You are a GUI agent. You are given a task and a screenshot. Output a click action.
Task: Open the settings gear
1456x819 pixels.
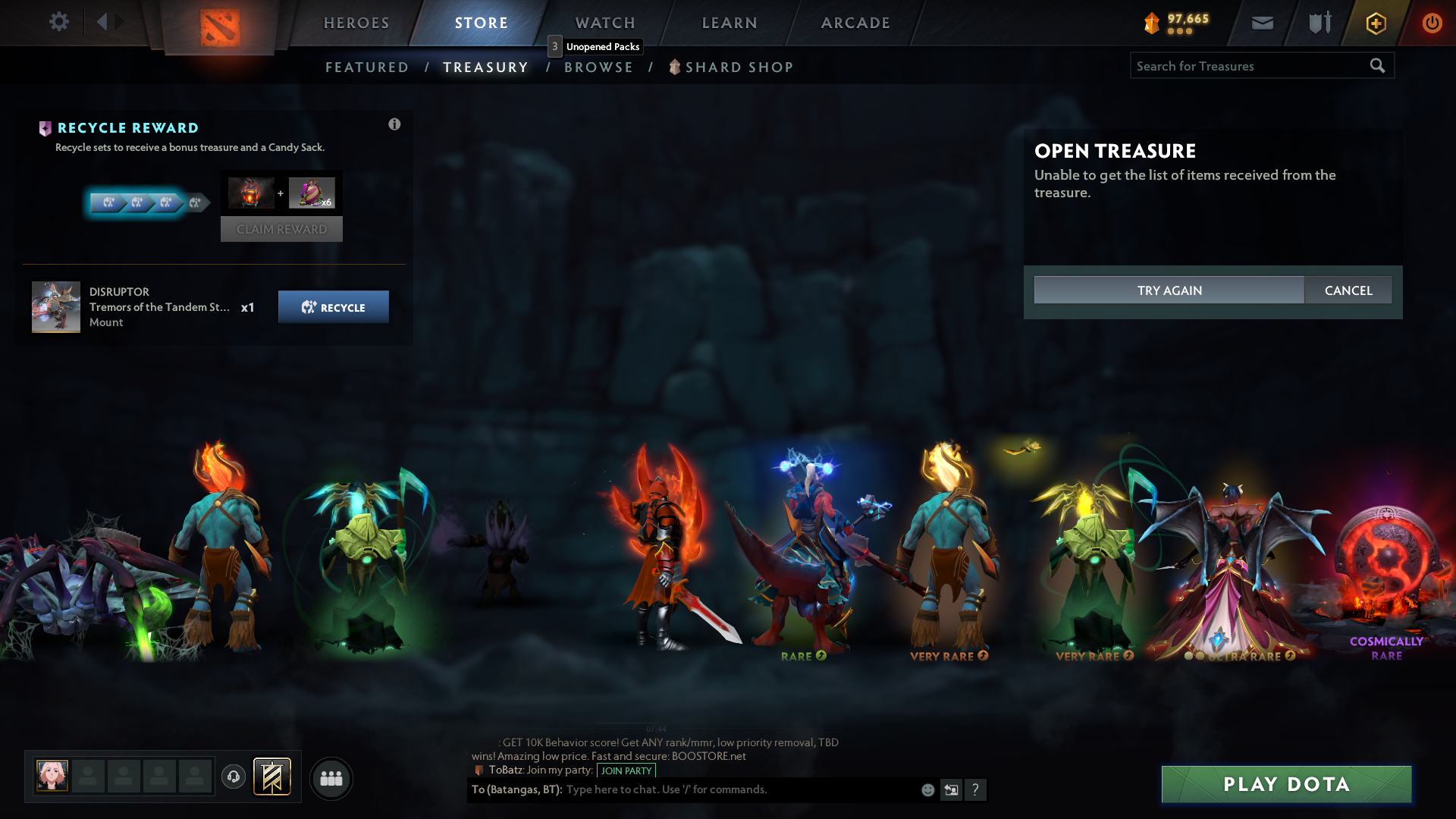pos(59,23)
